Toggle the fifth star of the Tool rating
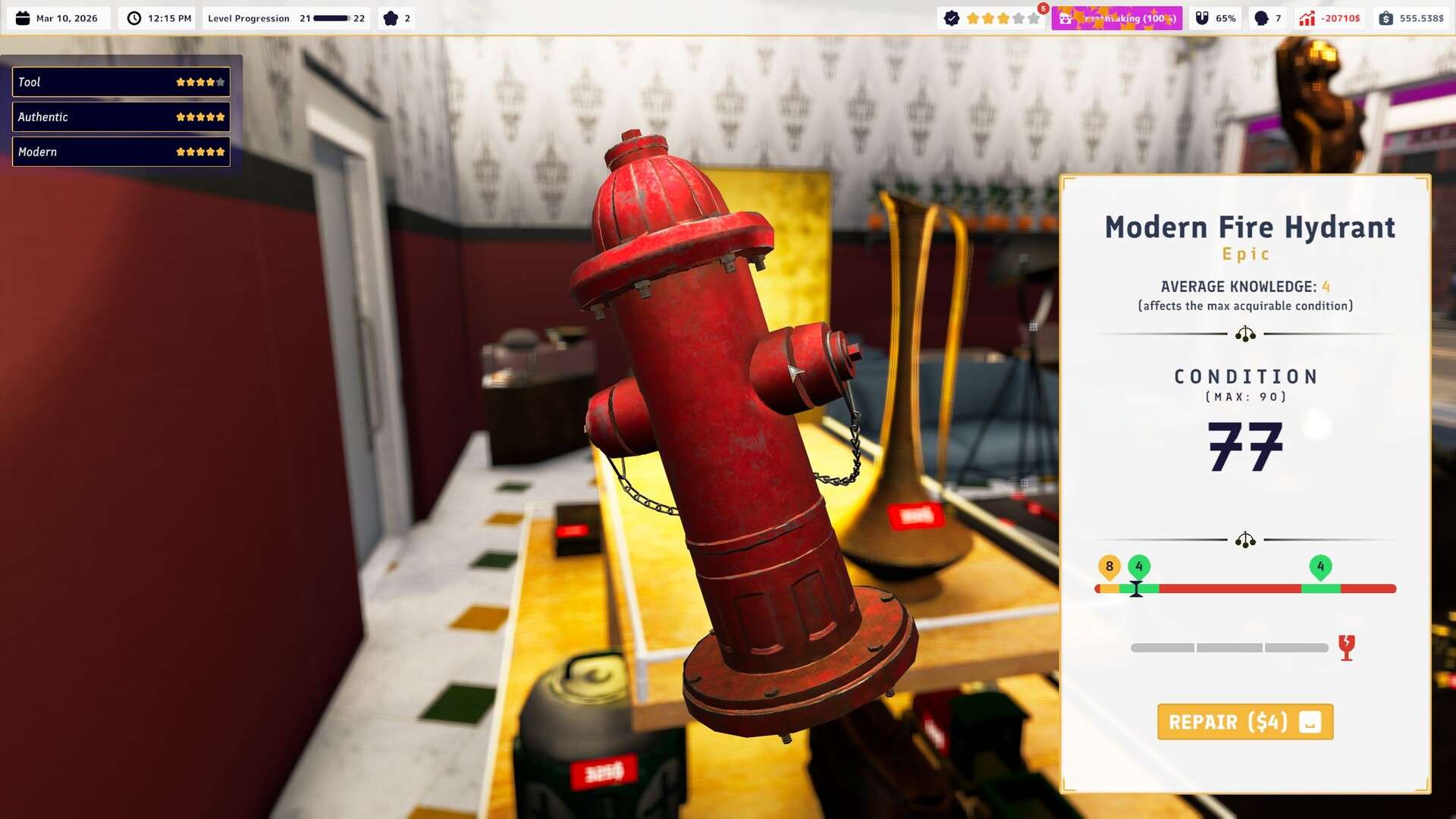This screenshot has height=819, width=1456. tap(219, 81)
